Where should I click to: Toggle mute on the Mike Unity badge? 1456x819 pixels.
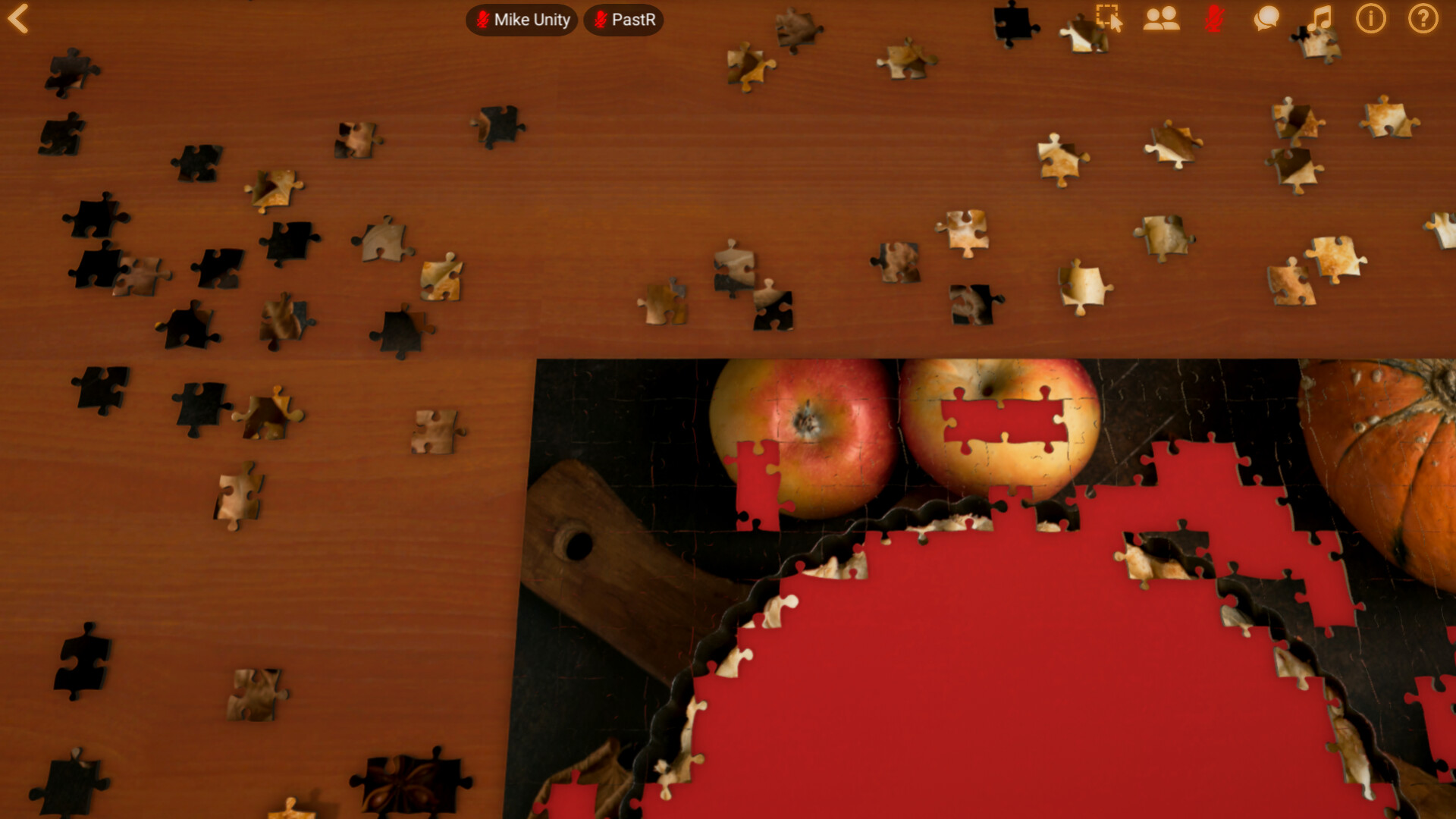[482, 20]
